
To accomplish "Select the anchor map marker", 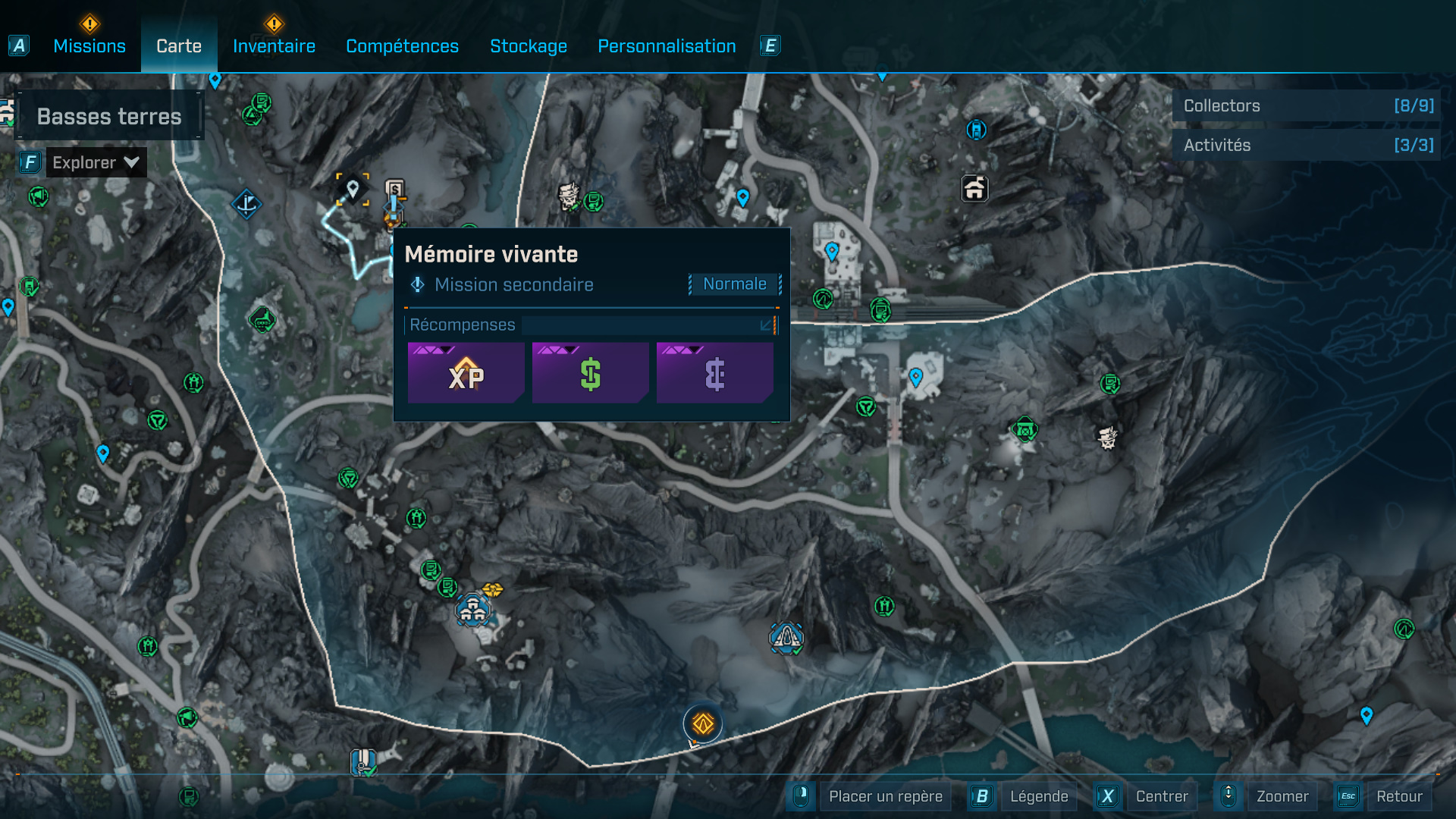I will tap(246, 204).
